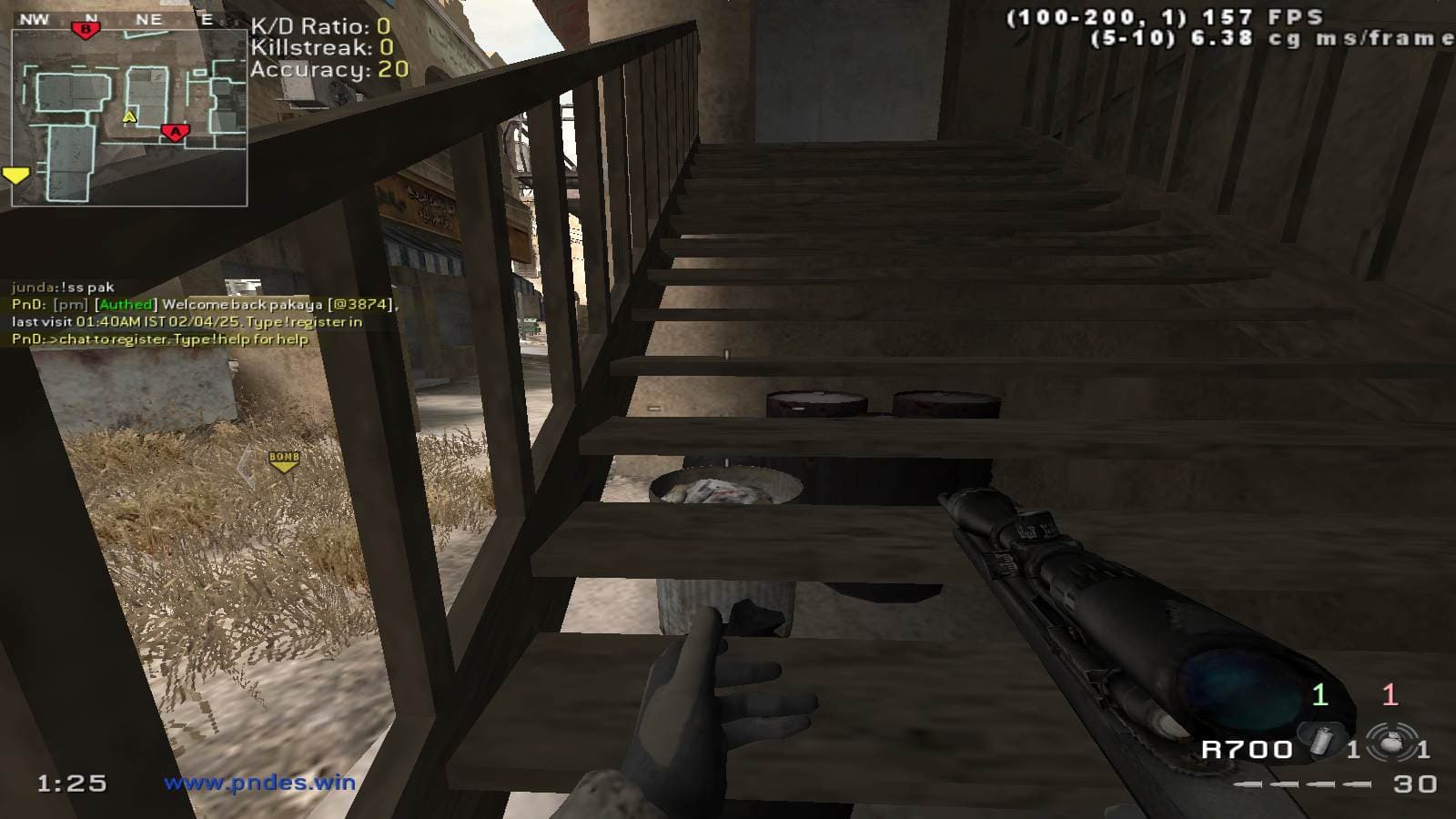Select bomb site A marker on minimap
The image size is (1456, 819).
coord(174,133)
